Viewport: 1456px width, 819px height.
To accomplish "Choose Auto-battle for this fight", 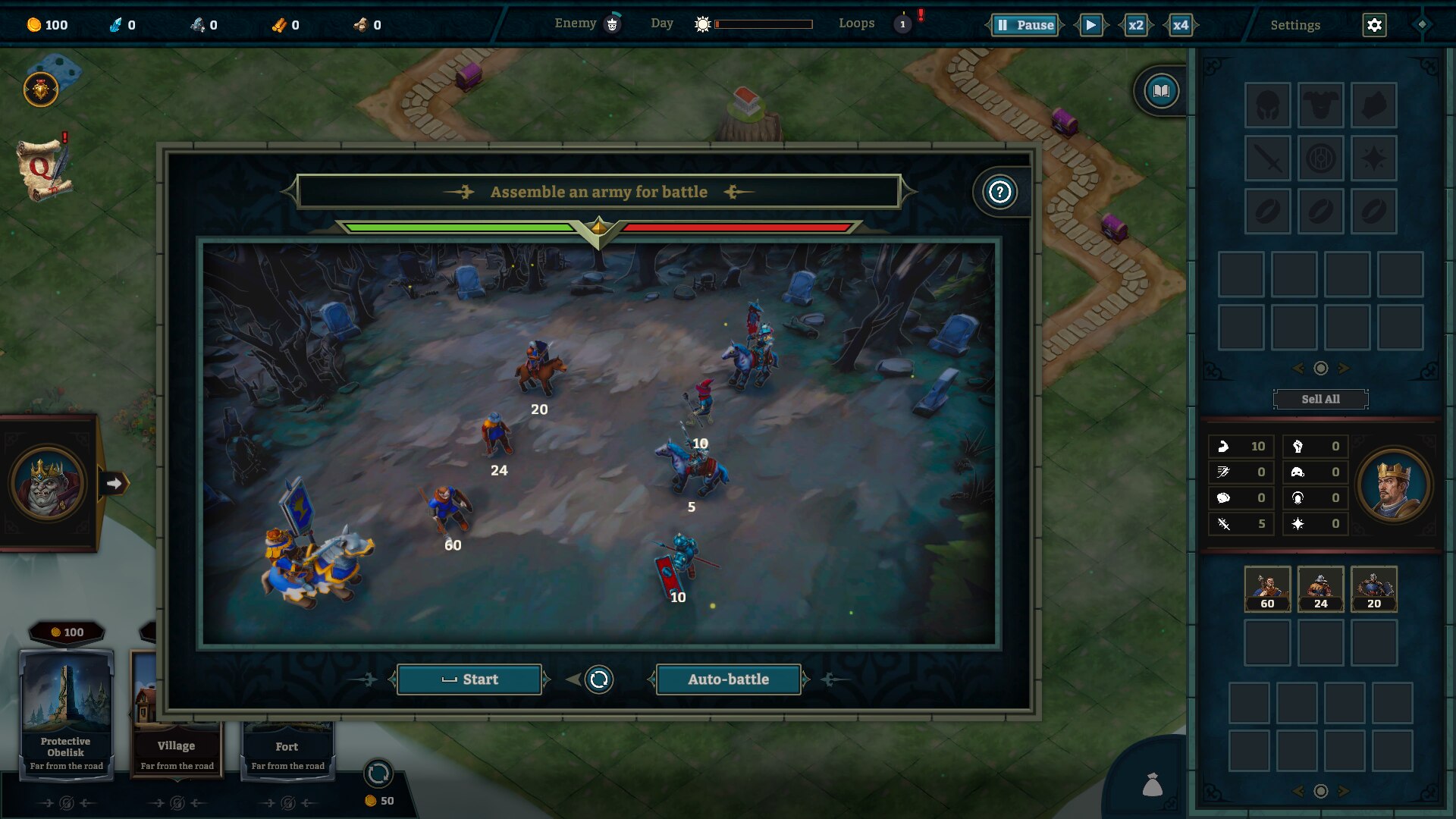I will [728, 679].
